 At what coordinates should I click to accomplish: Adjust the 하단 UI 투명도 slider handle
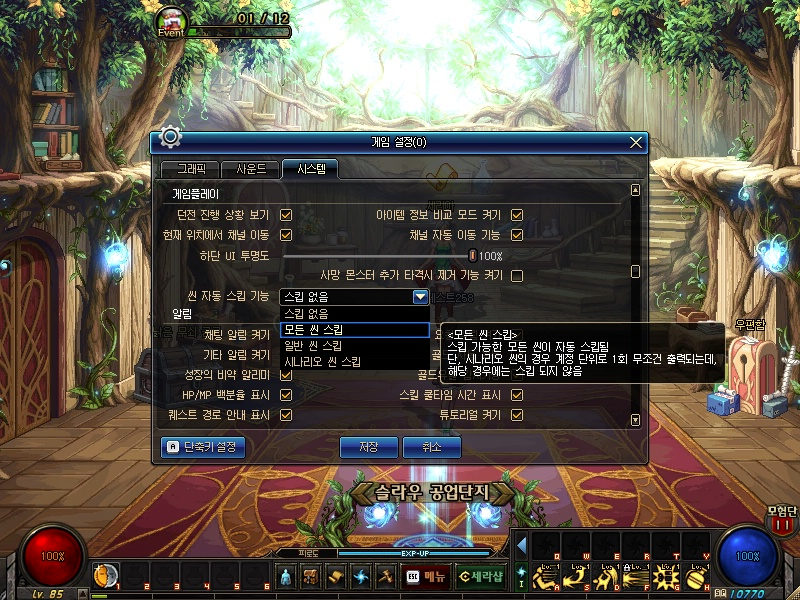coord(472,256)
